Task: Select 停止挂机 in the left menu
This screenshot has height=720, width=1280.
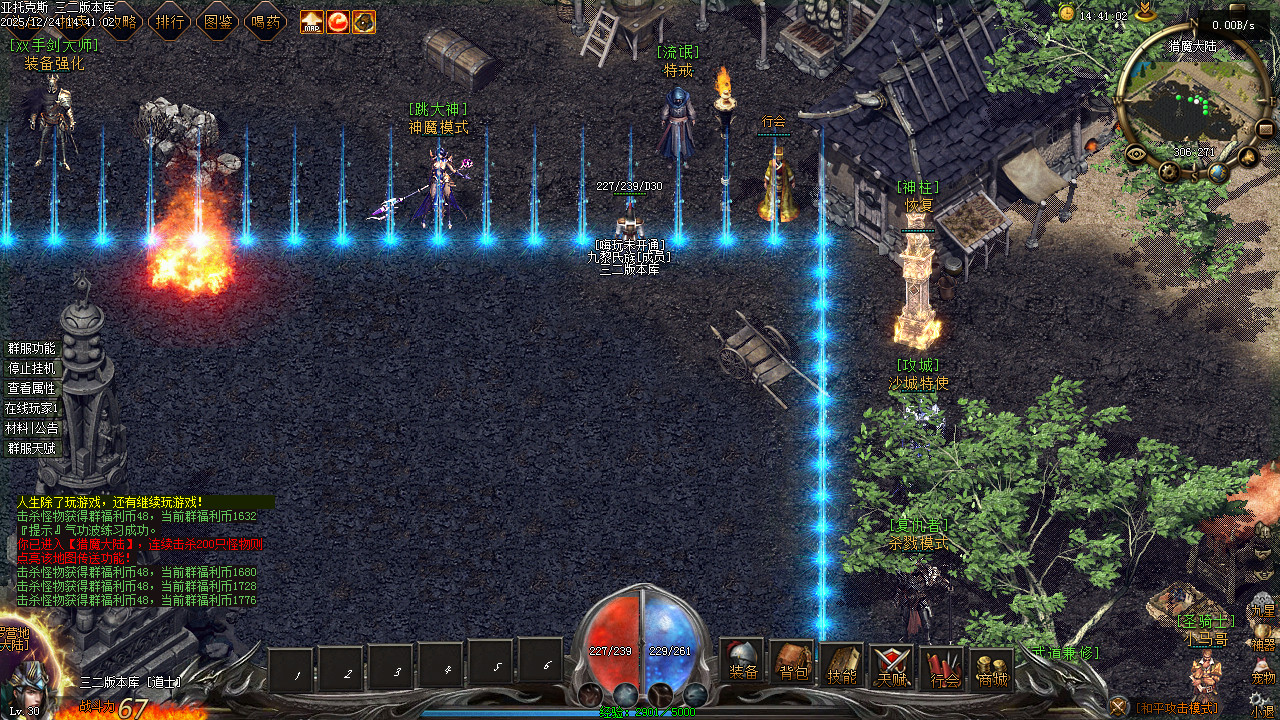Action: pos(32,368)
